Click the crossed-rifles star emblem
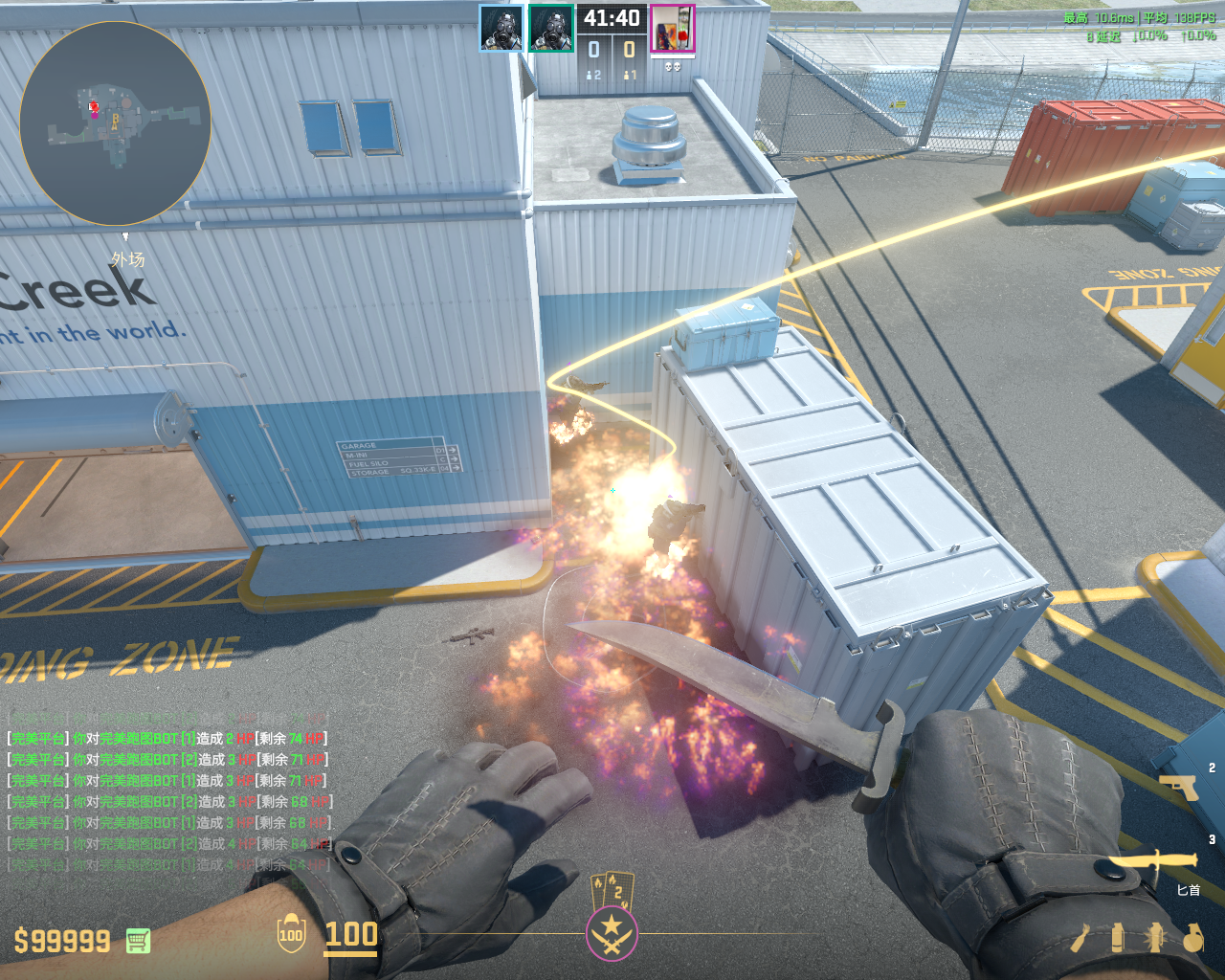The width and height of the screenshot is (1225, 980). 612,932
